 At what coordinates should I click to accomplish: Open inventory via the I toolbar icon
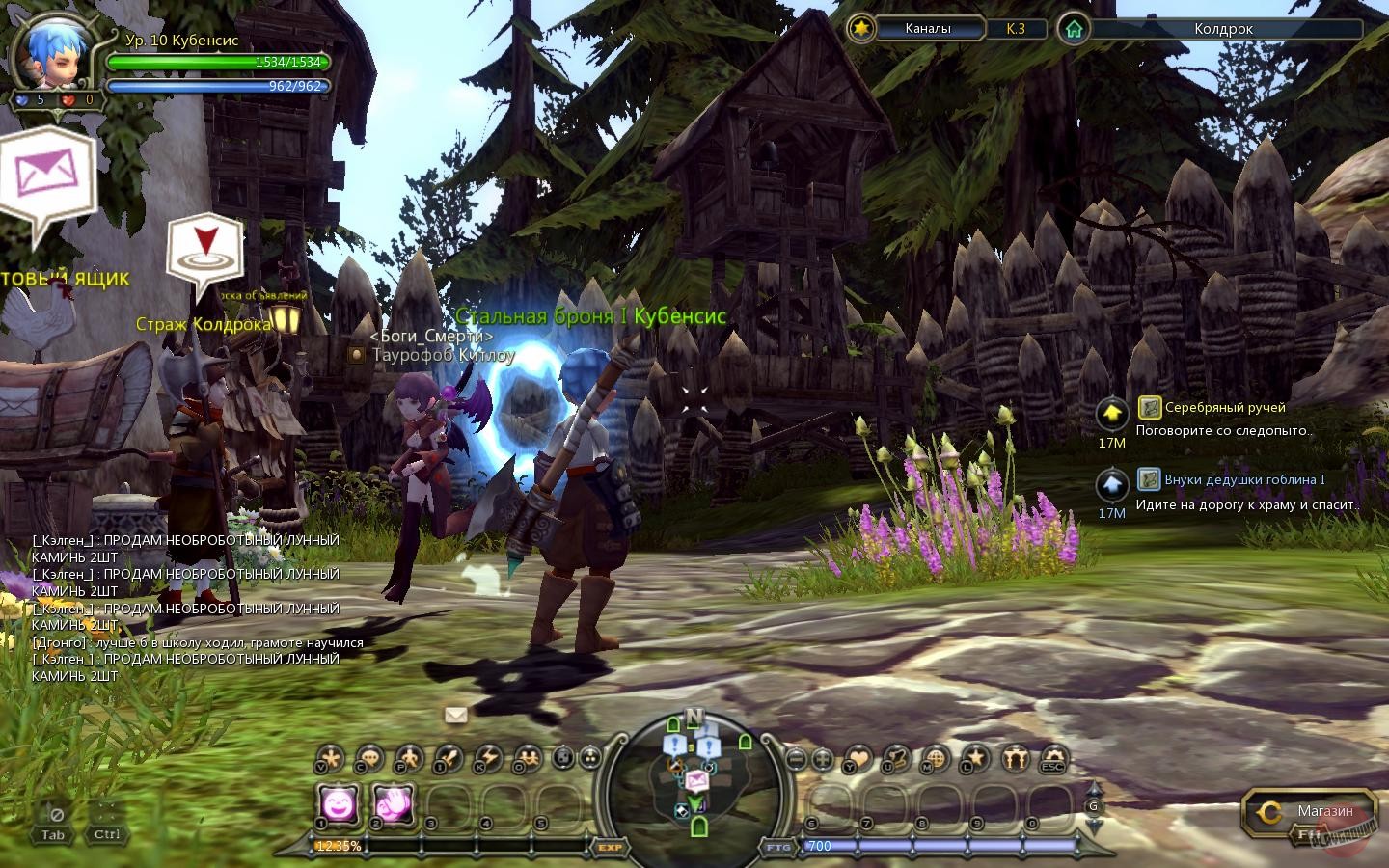coord(443,760)
